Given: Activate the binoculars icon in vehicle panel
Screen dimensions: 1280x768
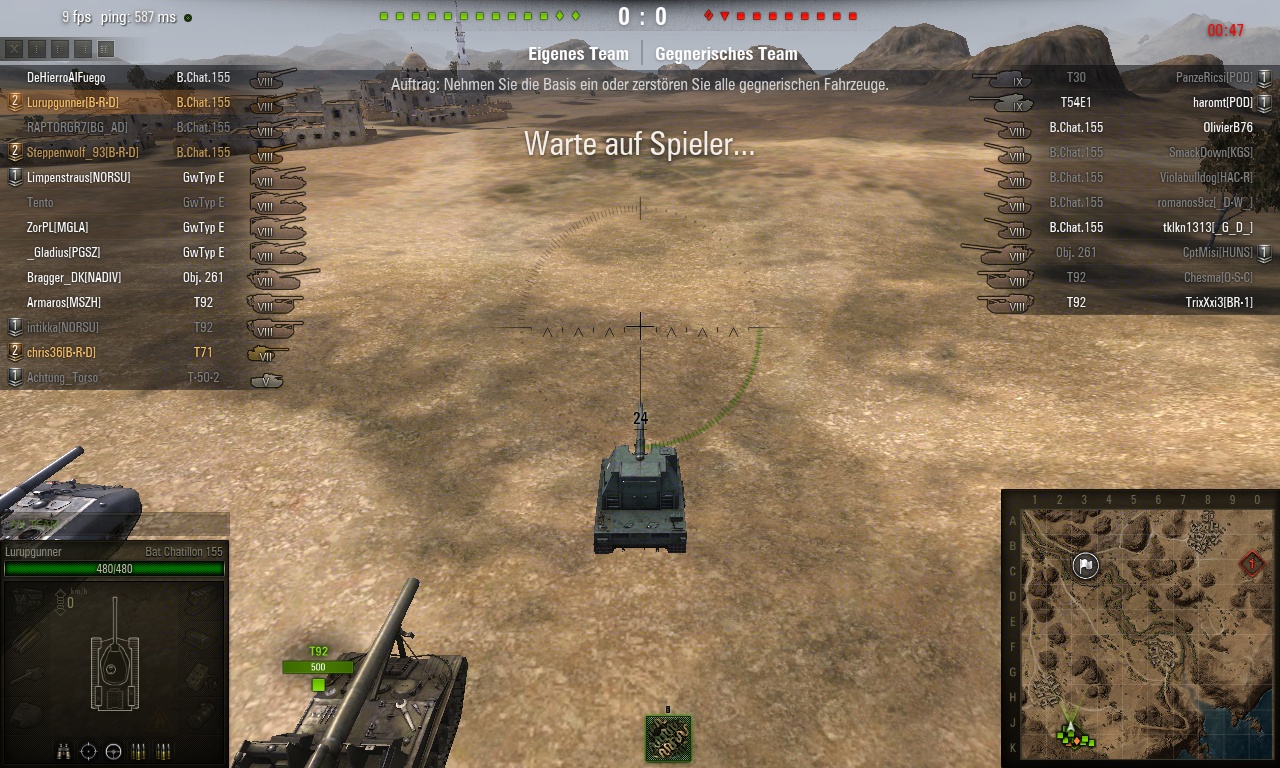Looking at the screenshot, I should pyautogui.click(x=65, y=751).
